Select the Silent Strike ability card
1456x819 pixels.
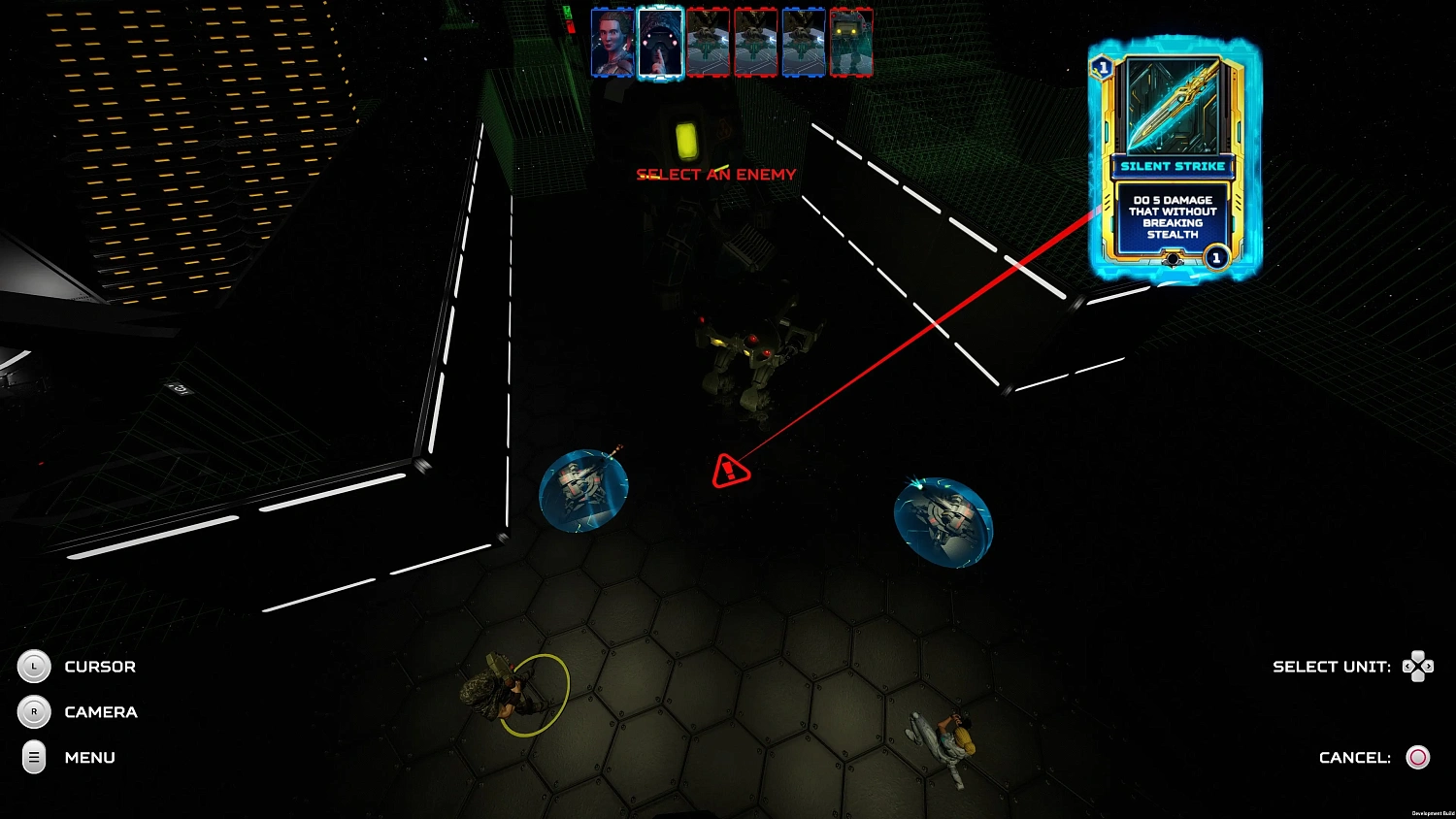pos(1172,165)
